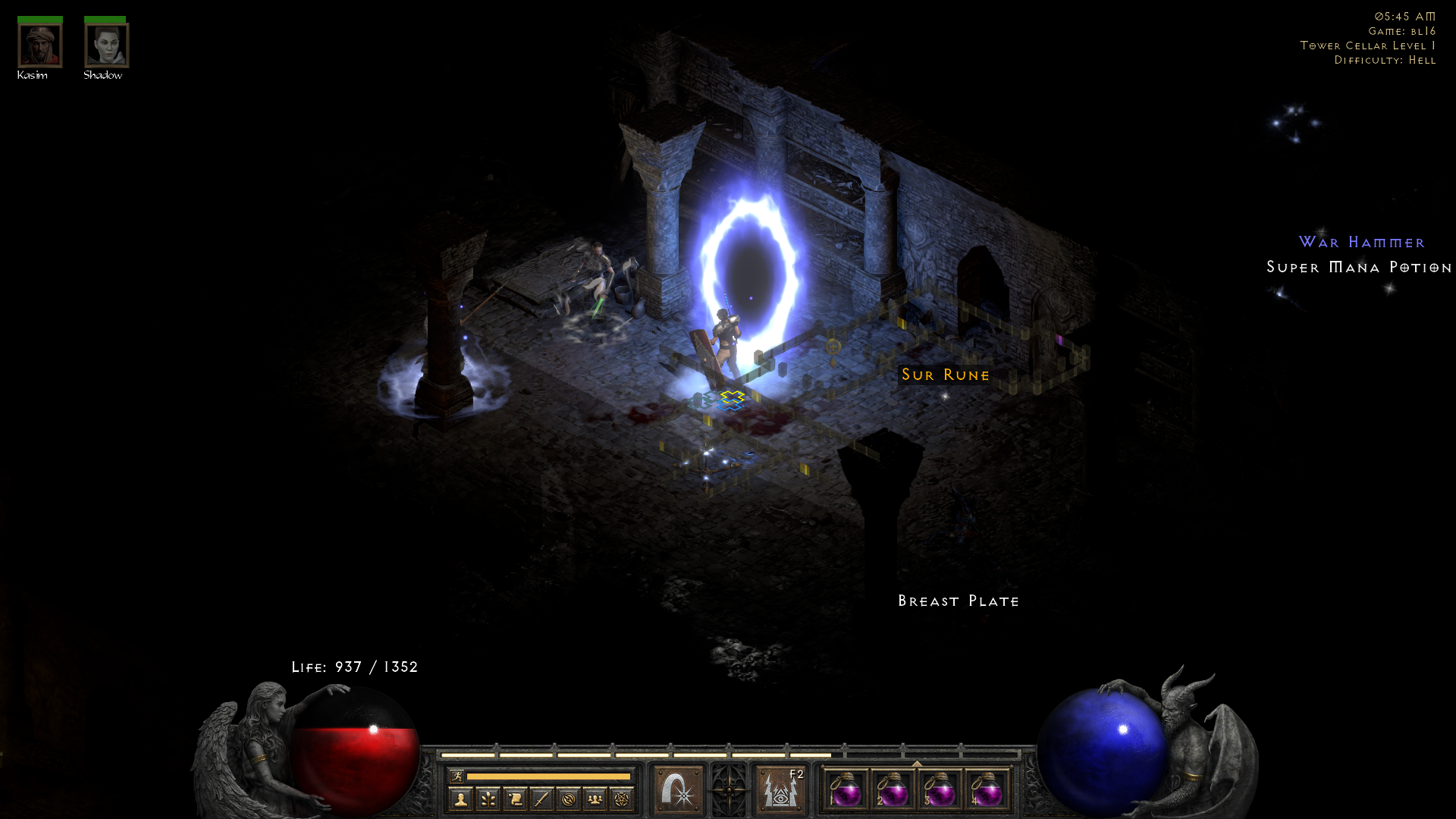This screenshot has width=1456, height=819.
Task: Open the message log pentagram icon
Action: [x=622, y=798]
